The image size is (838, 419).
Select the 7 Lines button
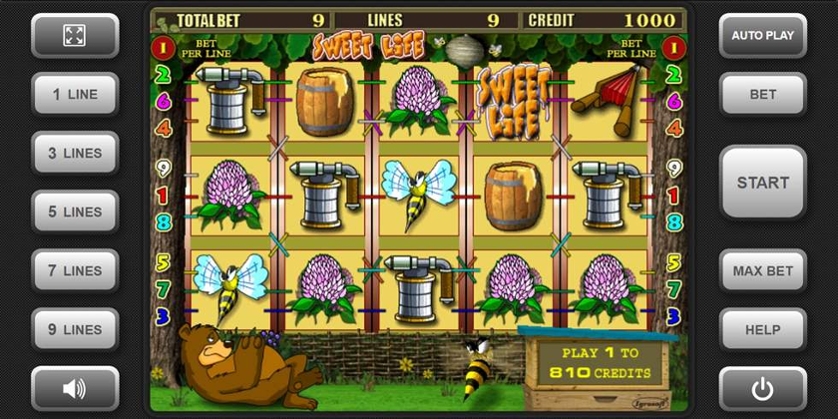75,270
